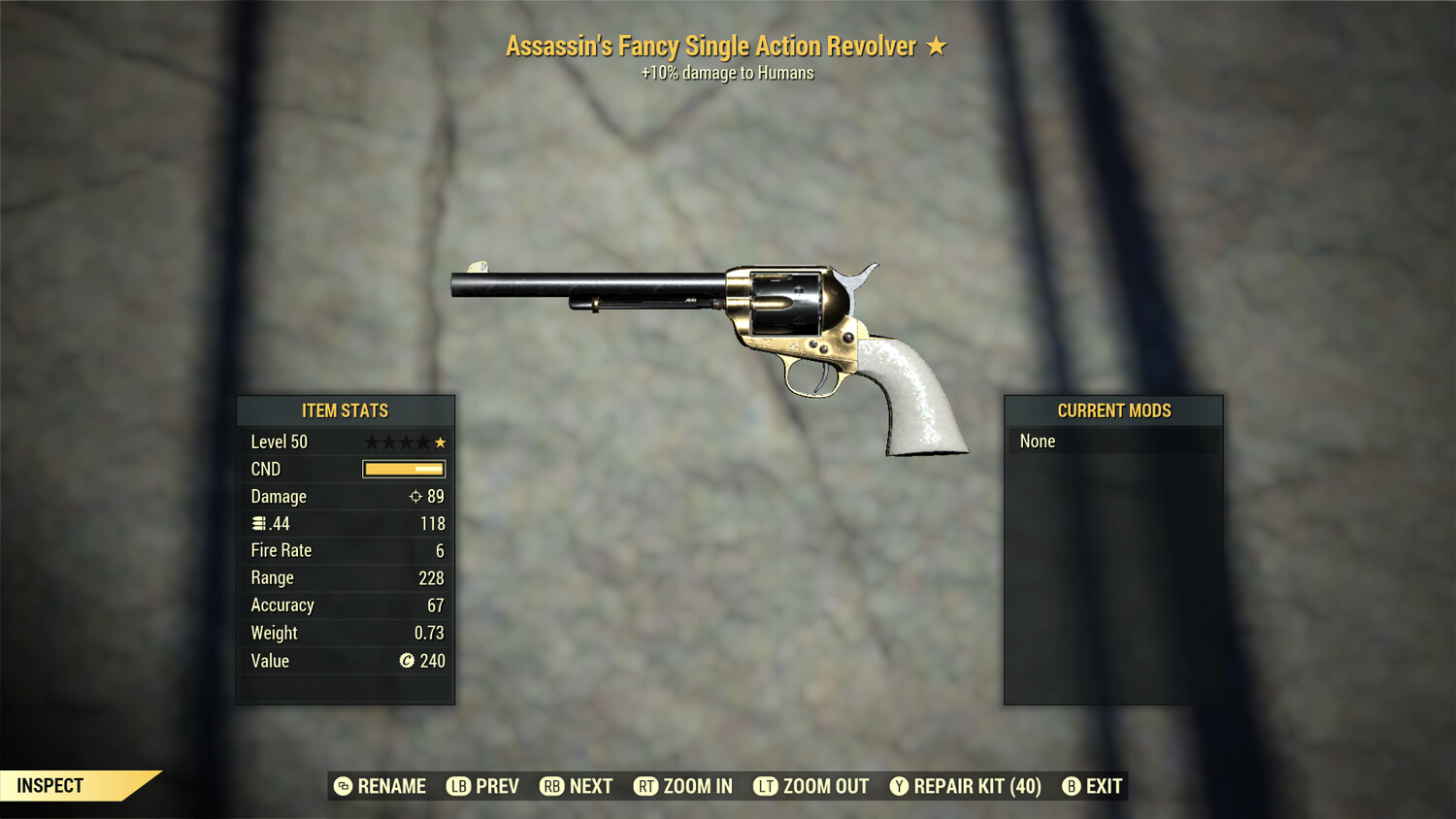Screen dimensions: 1456x819
Task: Select the .44 ammo magazine icon
Action: 260,523
